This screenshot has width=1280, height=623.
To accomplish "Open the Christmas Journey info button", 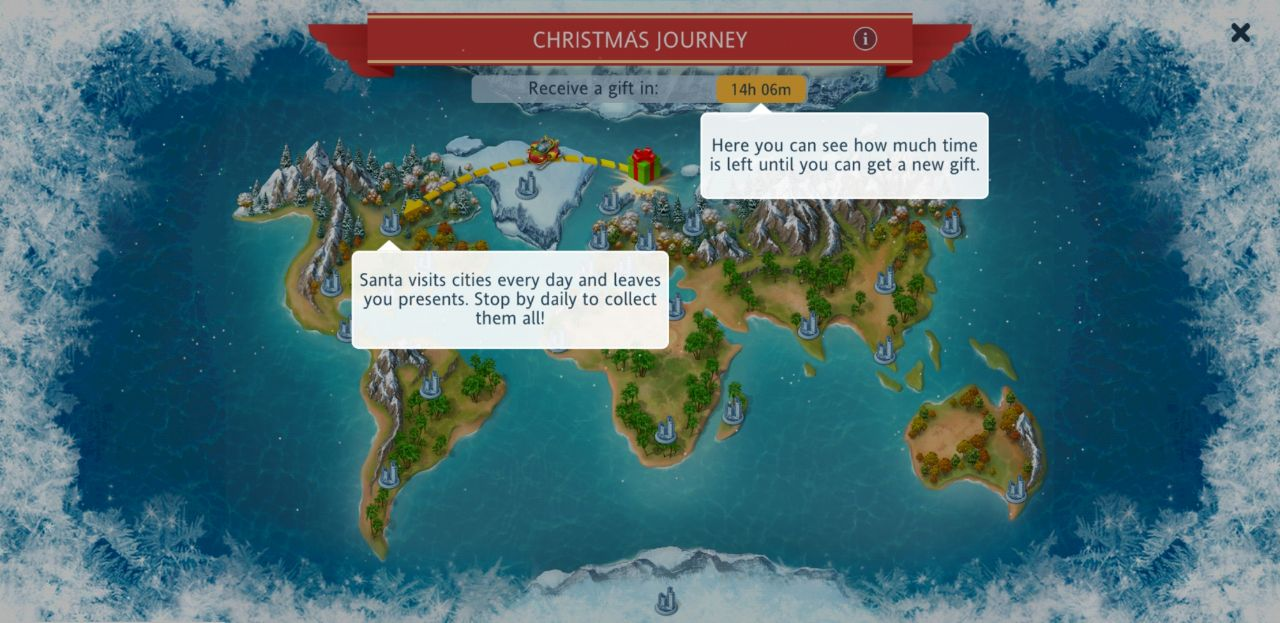I will (x=865, y=39).
